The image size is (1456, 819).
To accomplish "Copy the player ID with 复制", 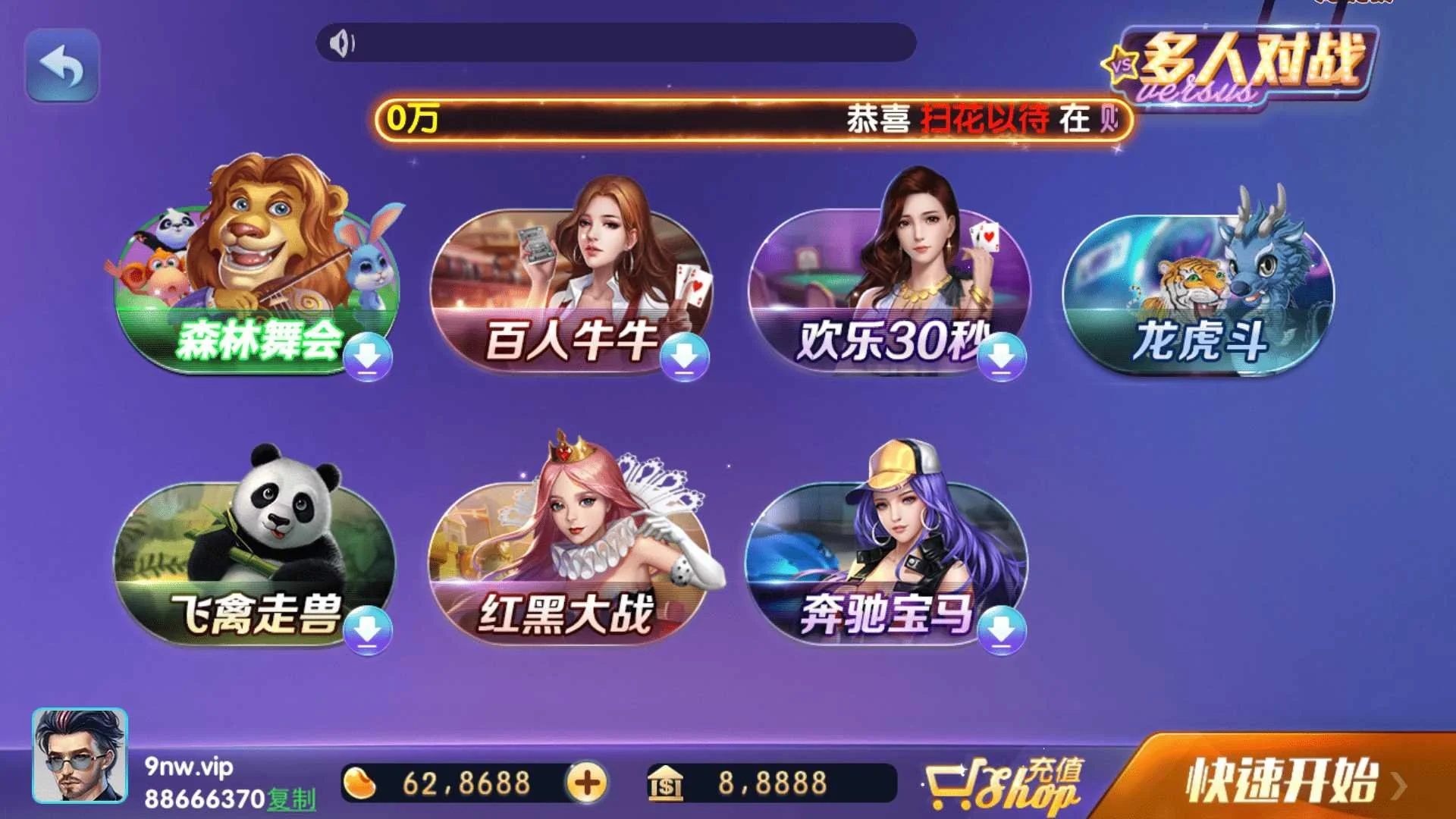I will pyautogui.click(x=292, y=799).
